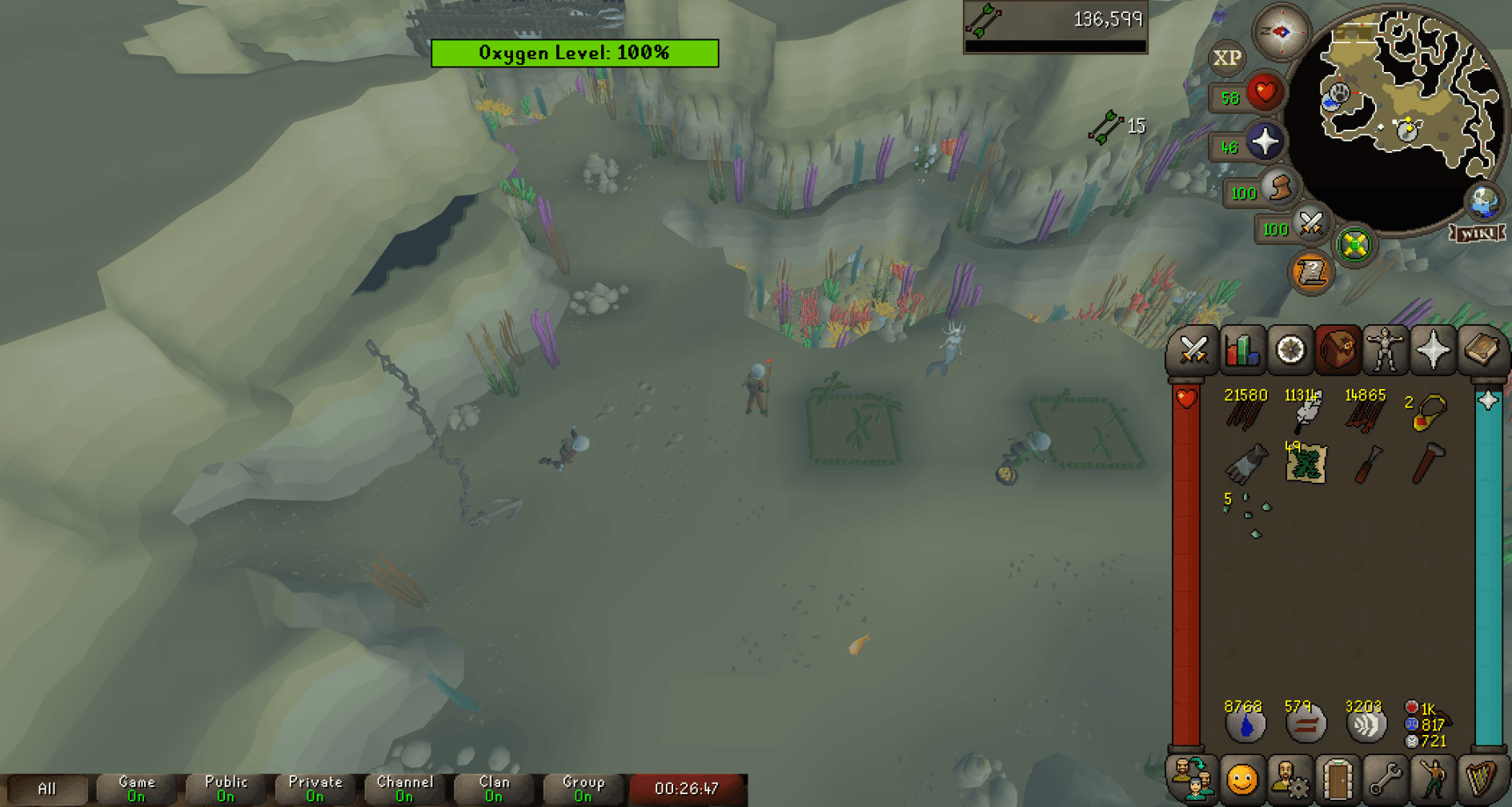Open the Emotes panel
This screenshot has width=1512, height=807.
1433,777
